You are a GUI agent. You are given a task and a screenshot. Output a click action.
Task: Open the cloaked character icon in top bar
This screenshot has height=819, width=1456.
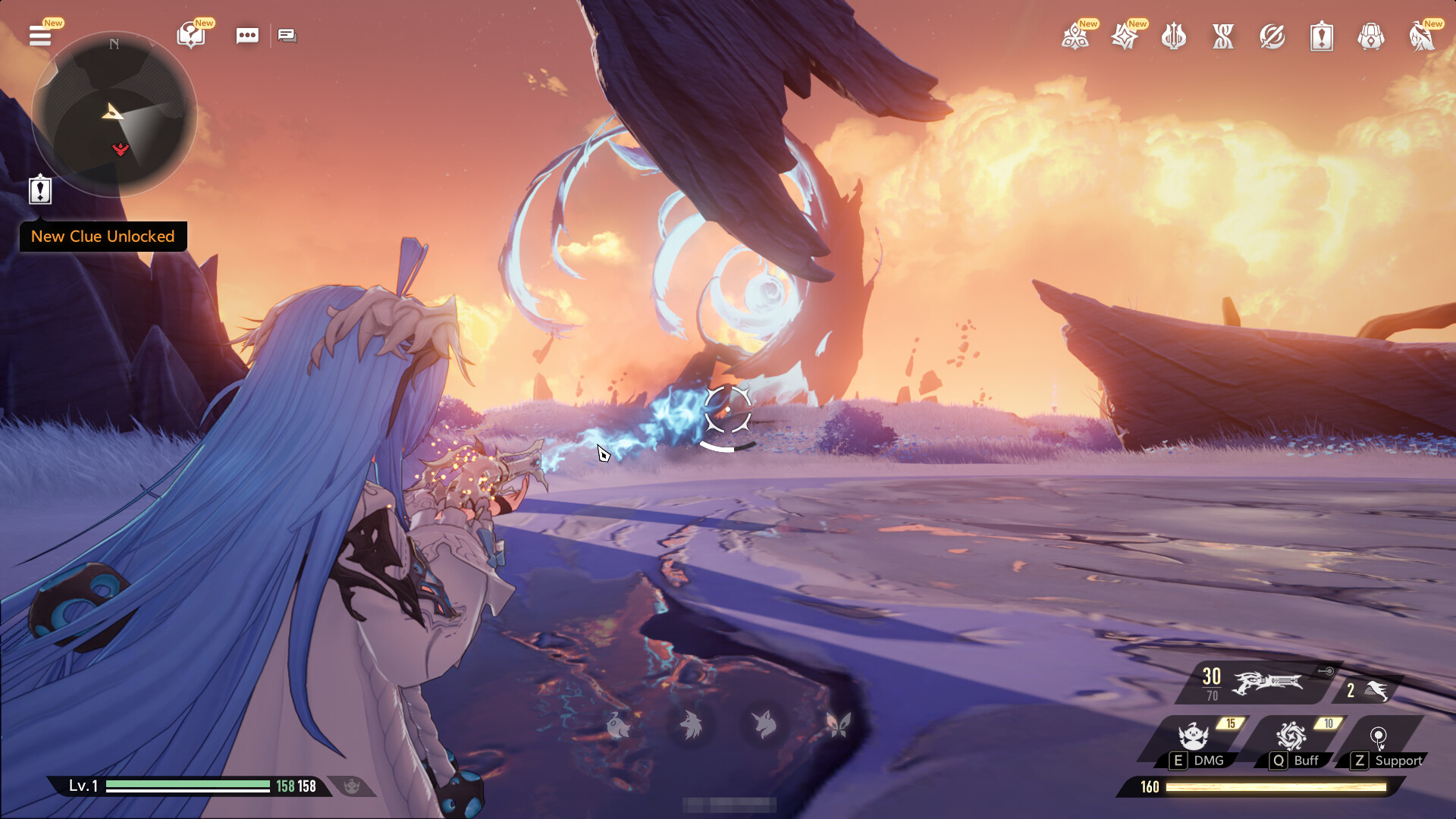coord(1421,36)
